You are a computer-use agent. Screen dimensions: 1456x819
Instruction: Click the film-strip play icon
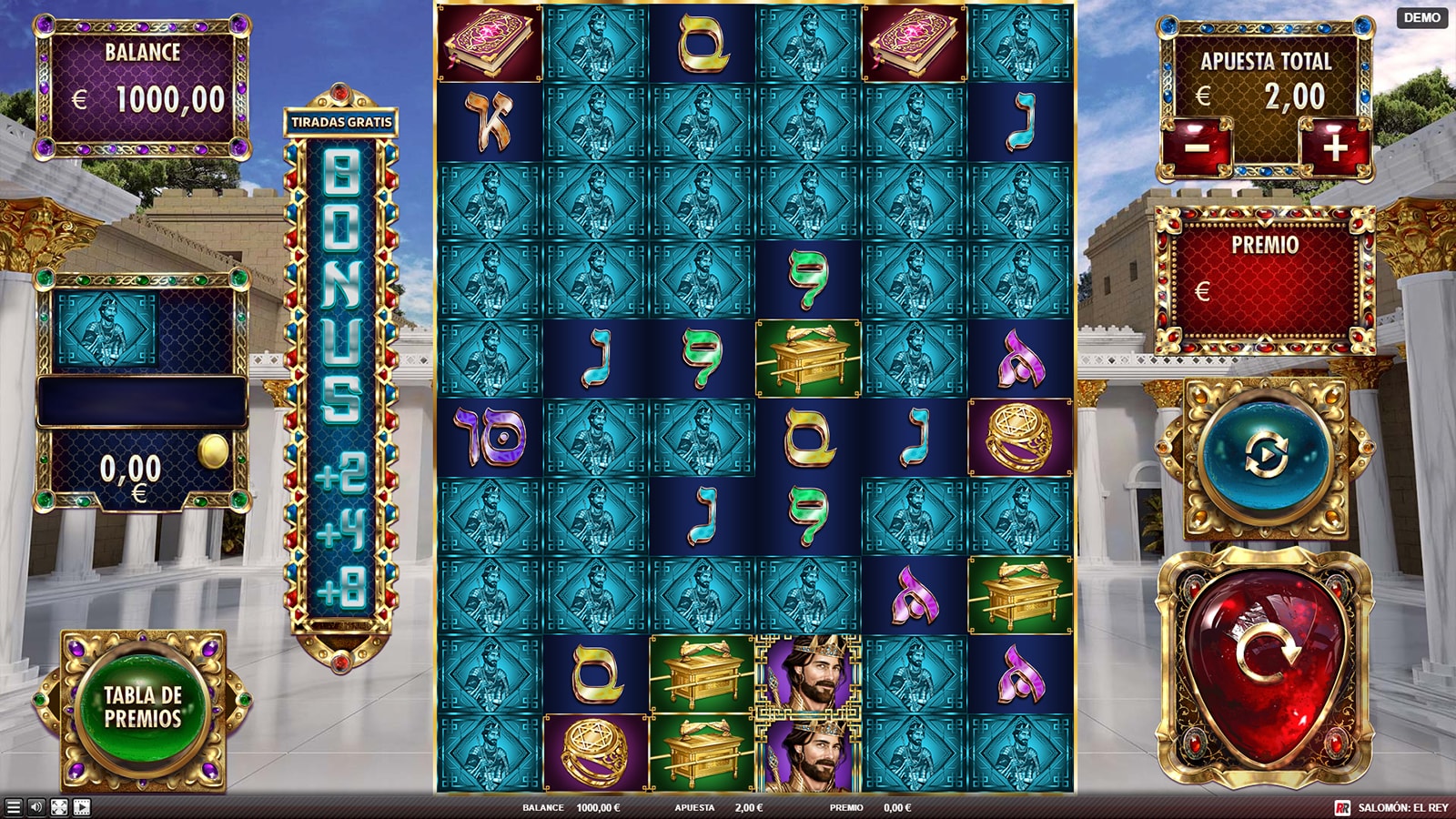82,807
